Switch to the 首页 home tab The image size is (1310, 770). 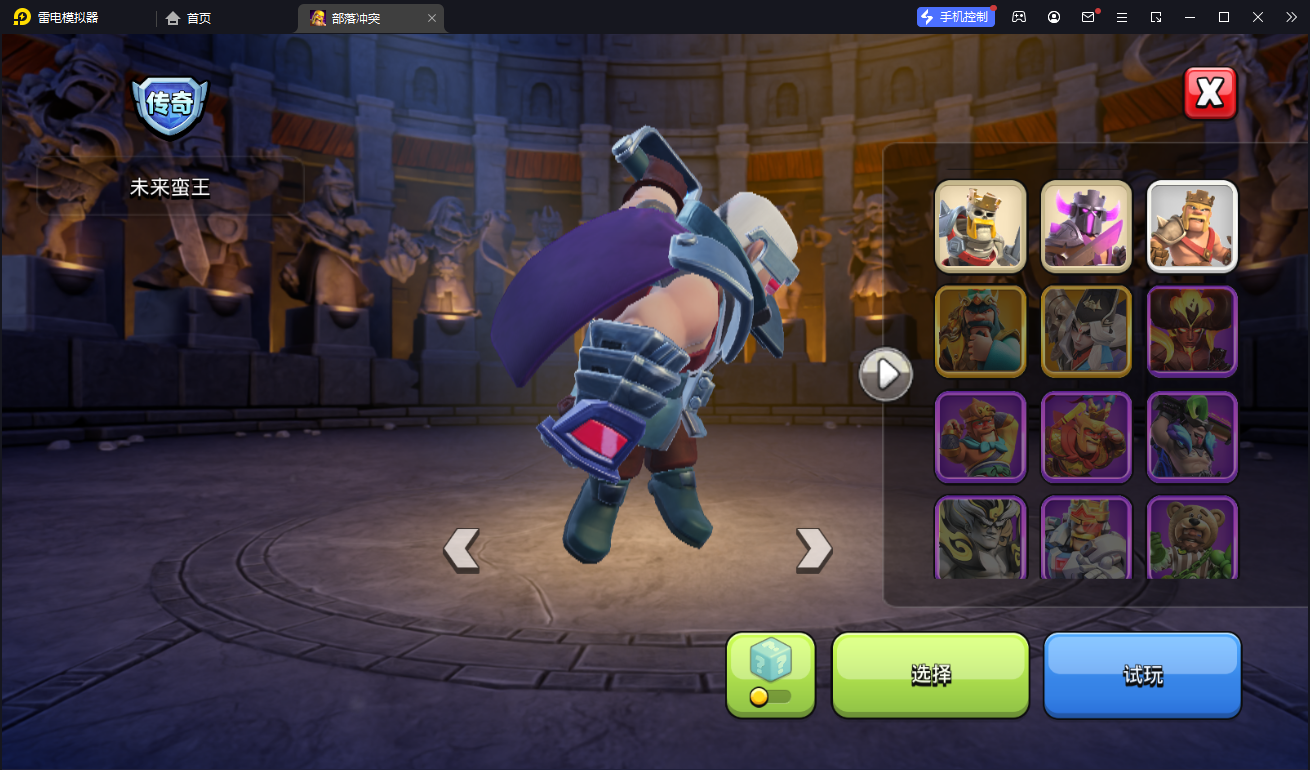[x=189, y=18]
